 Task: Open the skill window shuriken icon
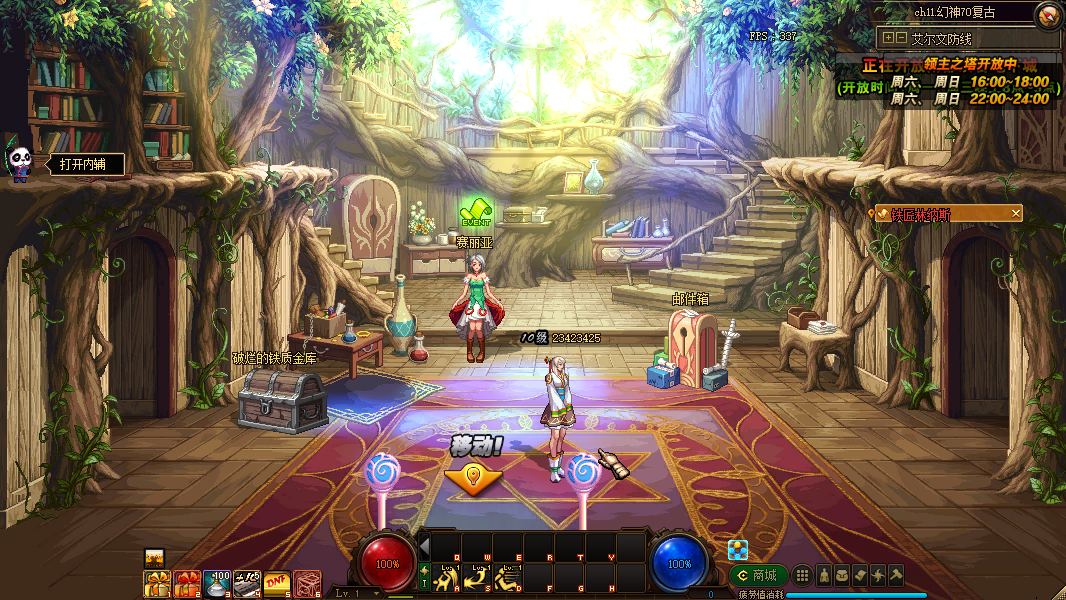coord(878,575)
